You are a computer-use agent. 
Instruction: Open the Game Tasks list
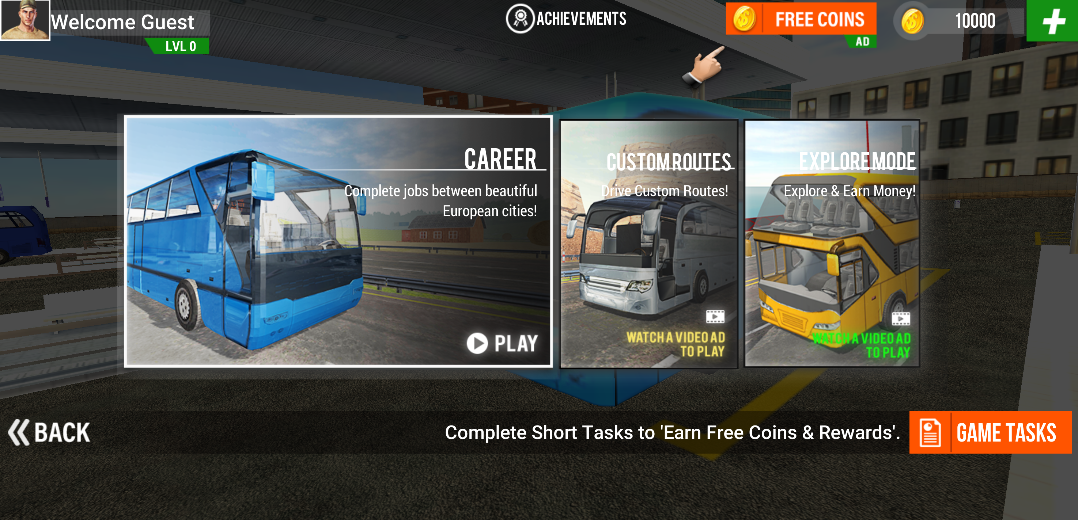(x=990, y=432)
